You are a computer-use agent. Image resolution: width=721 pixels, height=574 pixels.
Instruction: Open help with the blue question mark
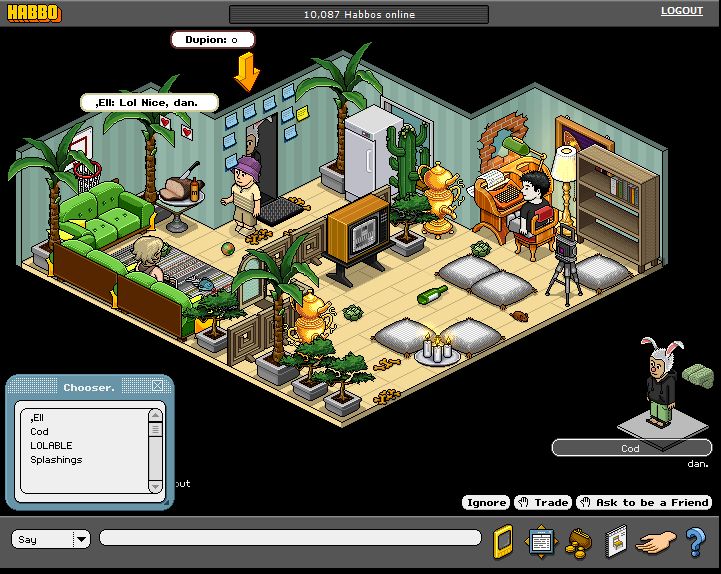point(695,541)
